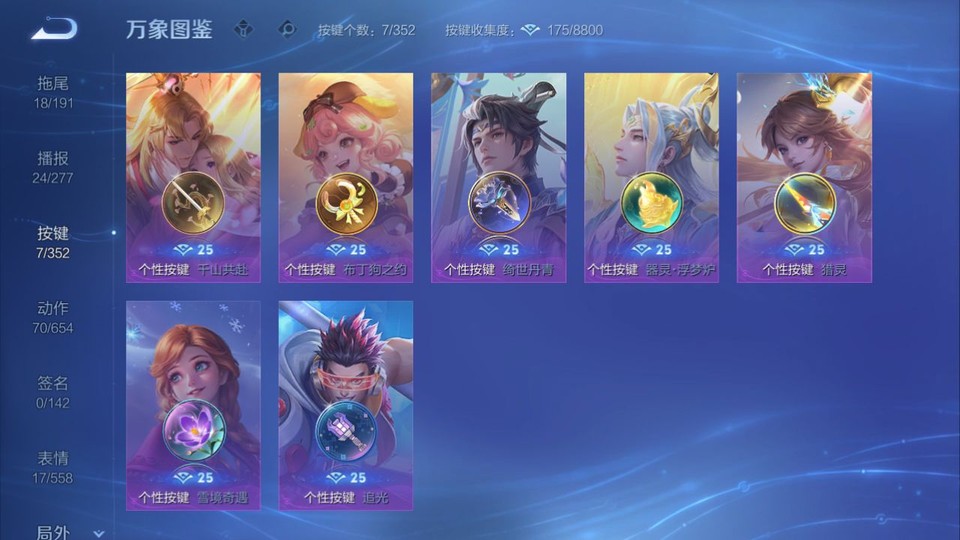960x540 pixels.
Task: Go back using the return arrow
Action: 53,29
